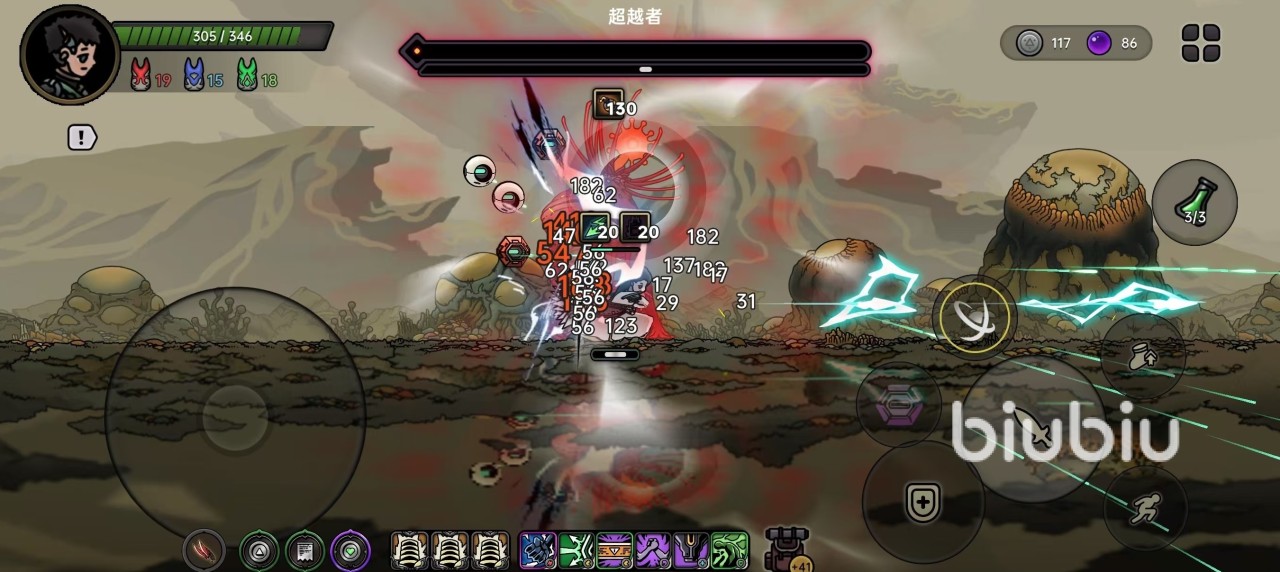Select the purple-ringed green heart icon
Viewport: 1280px width, 572px height.
pos(350,550)
